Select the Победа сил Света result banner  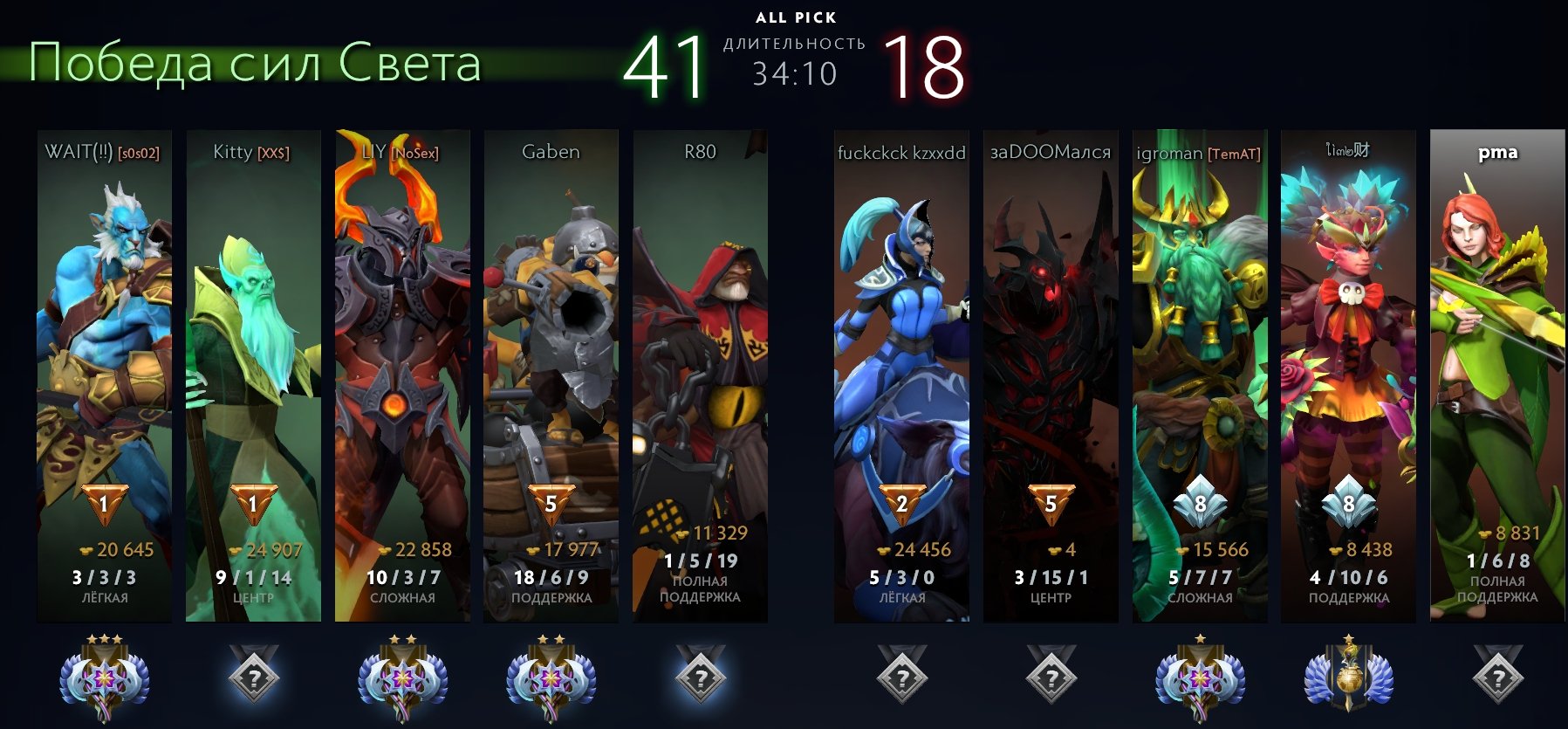pos(253,64)
